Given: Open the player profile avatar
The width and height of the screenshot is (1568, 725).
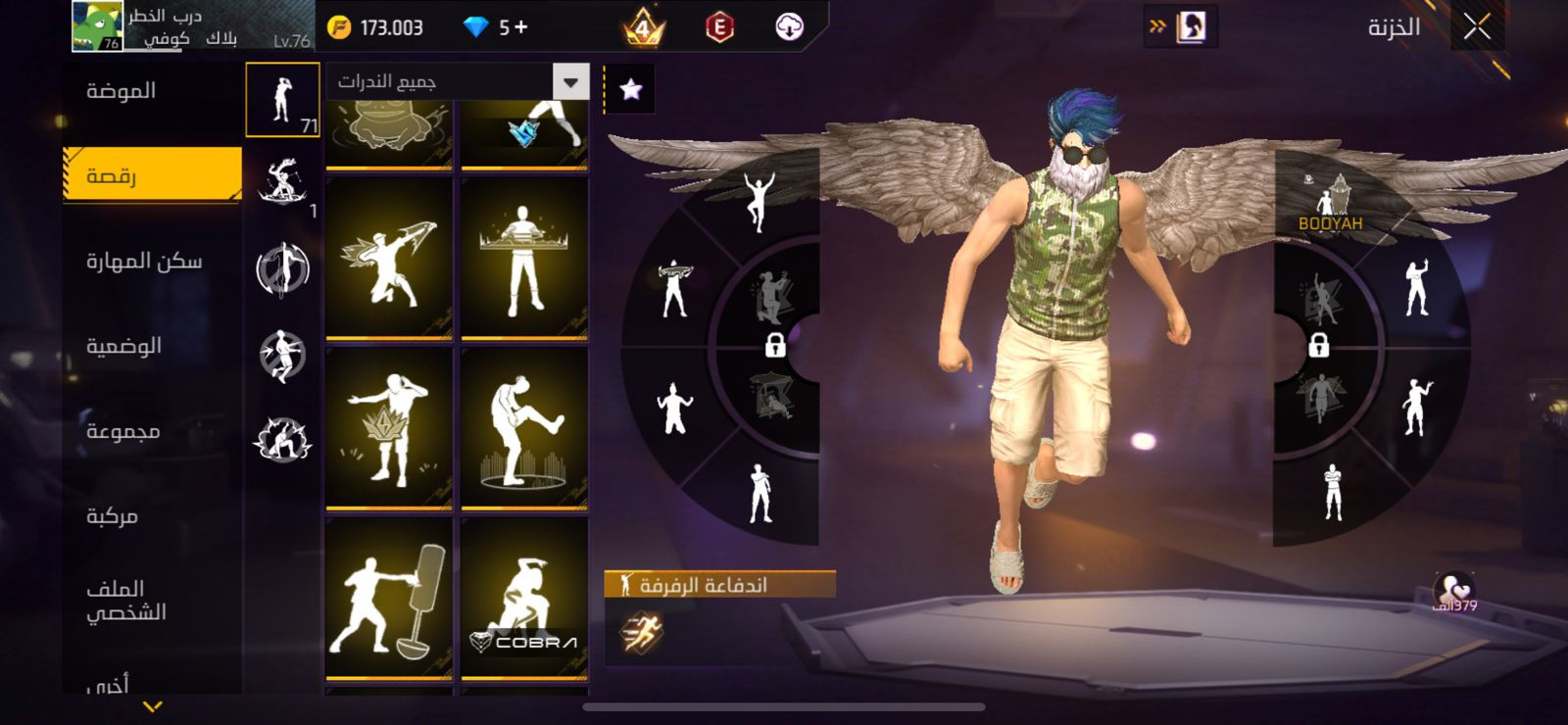Looking at the screenshot, I should point(97,26).
